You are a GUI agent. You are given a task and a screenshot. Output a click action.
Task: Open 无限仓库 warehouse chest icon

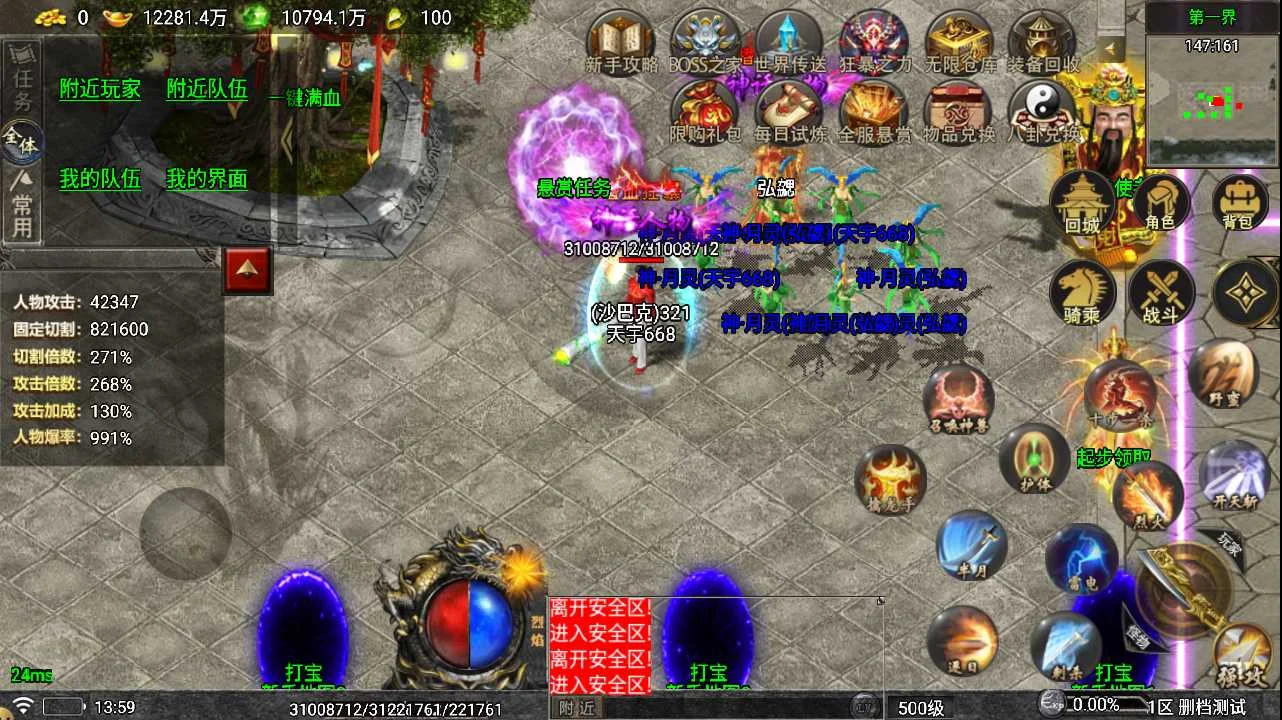coord(960,42)
